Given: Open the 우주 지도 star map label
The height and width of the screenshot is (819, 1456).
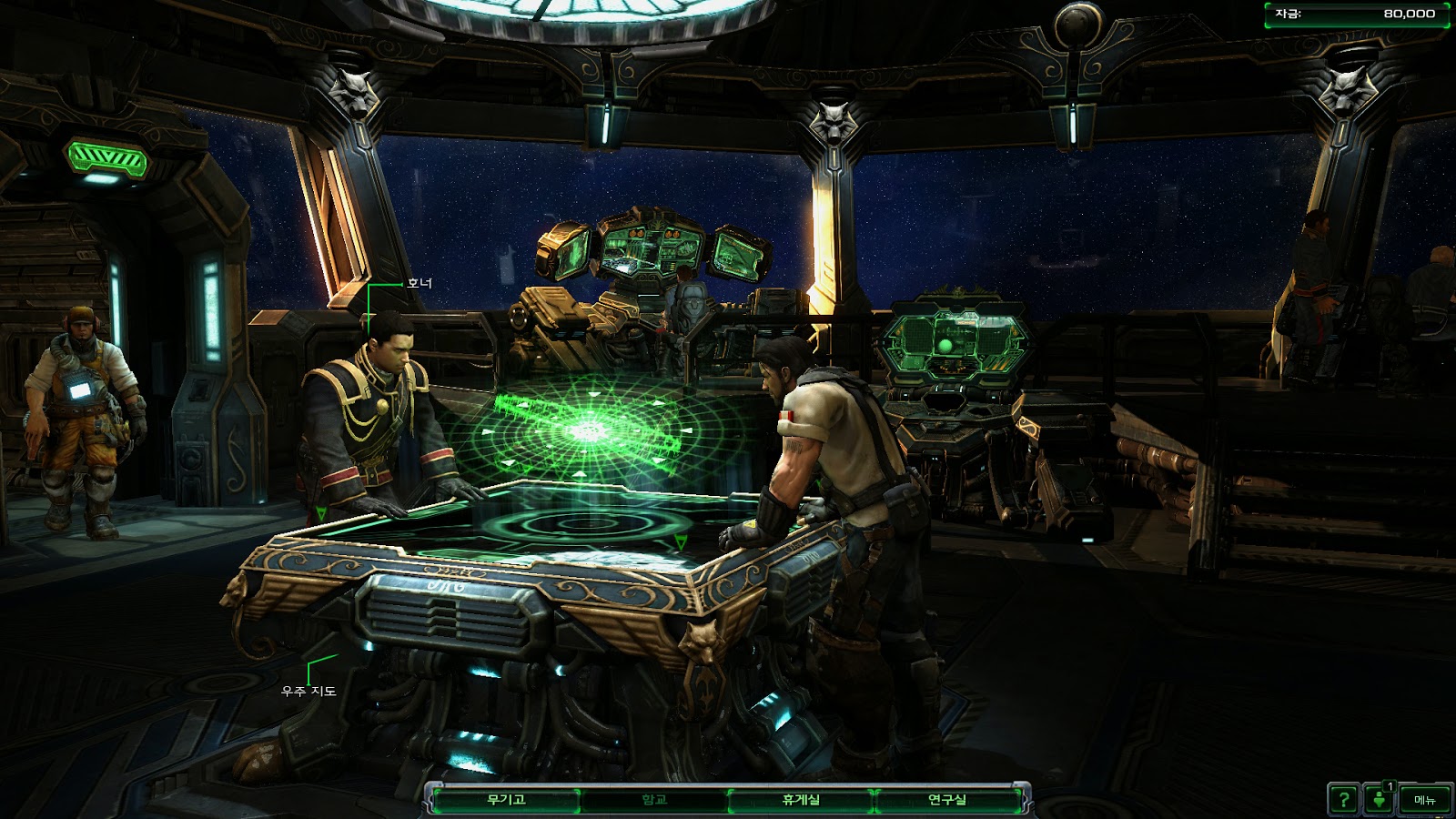Looking at the screenshot, I should coord(309,692).
